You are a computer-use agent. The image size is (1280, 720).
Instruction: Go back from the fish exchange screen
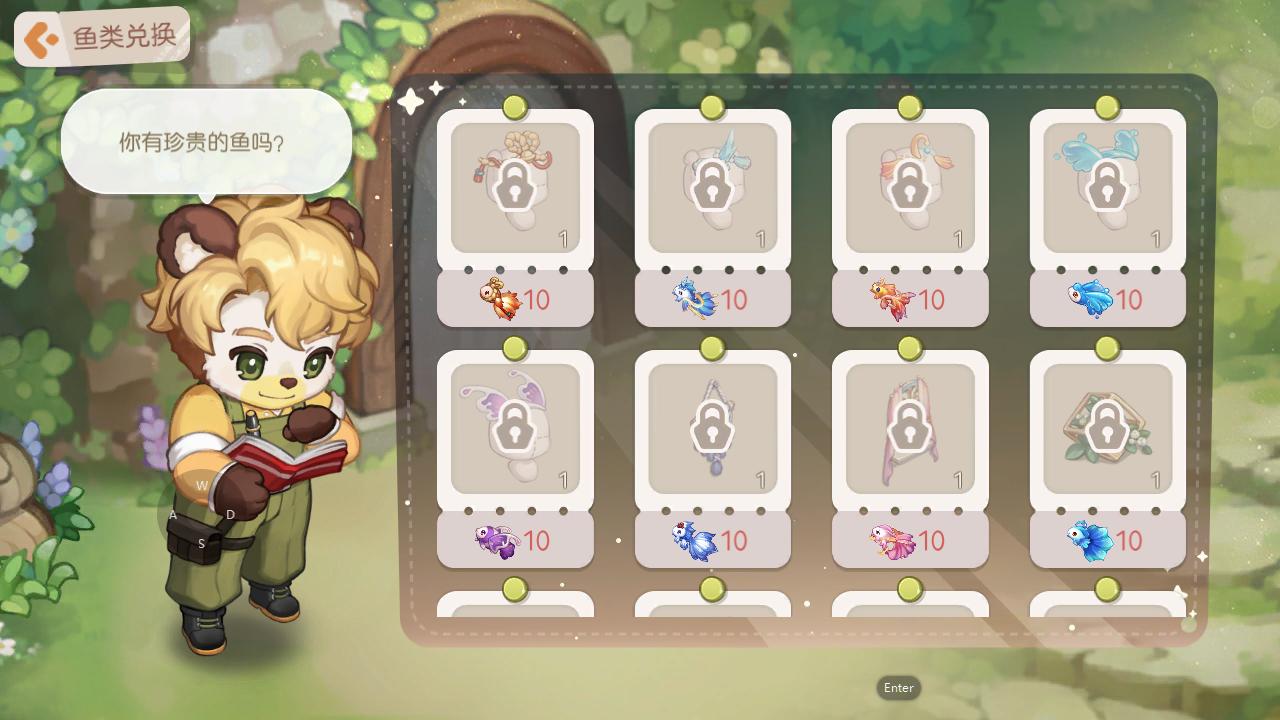(x=42, y=40)
